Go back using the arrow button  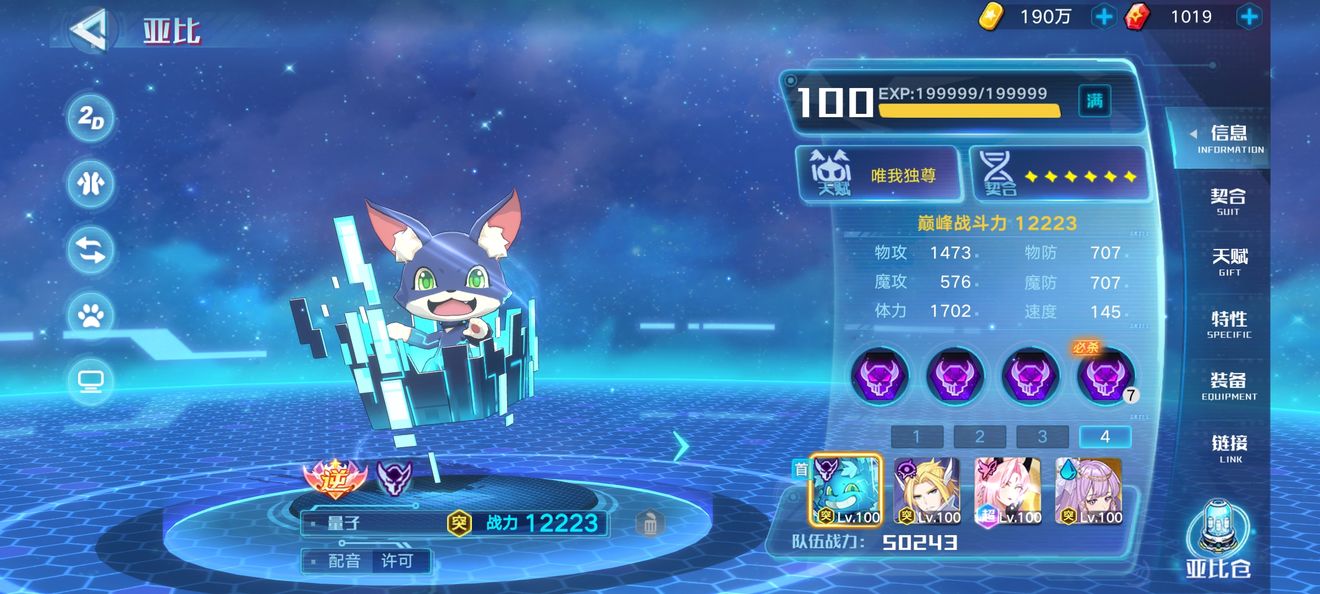pyautogui.click(x=92, y=30)
